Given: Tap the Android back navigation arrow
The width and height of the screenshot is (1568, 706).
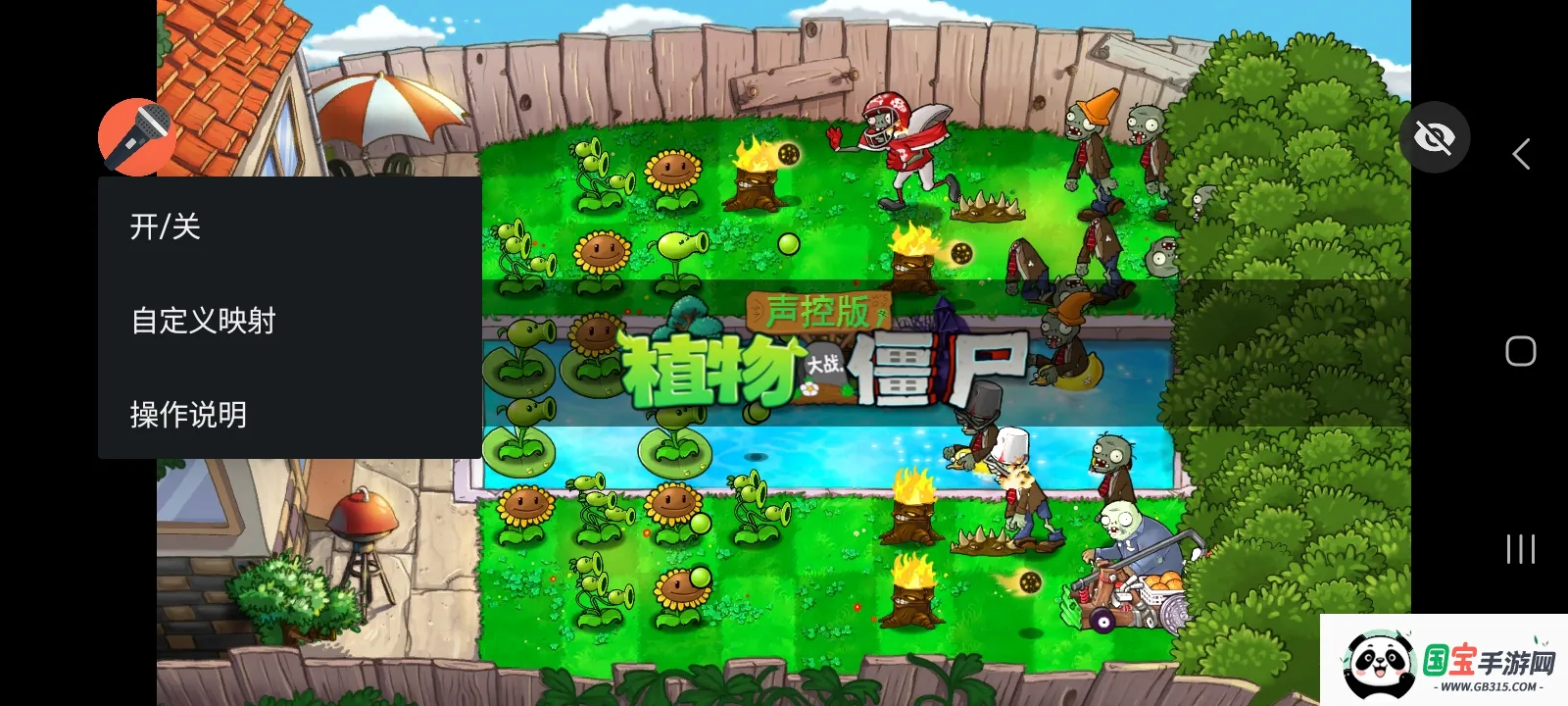Looking at the screenshot, I should click(x=1520, y=154).
